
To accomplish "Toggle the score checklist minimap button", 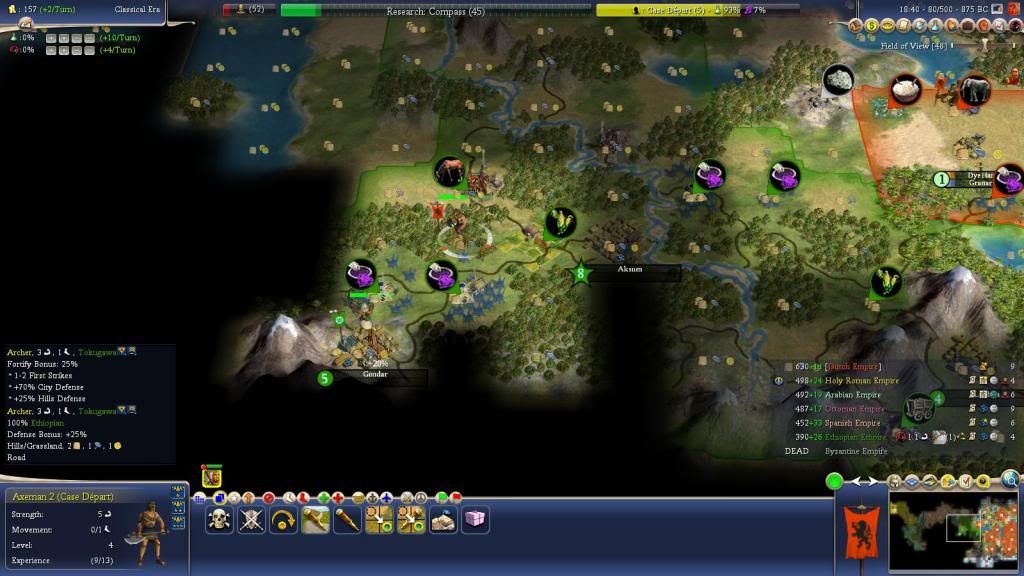I will pyautogui.click(x=966, y=481).
